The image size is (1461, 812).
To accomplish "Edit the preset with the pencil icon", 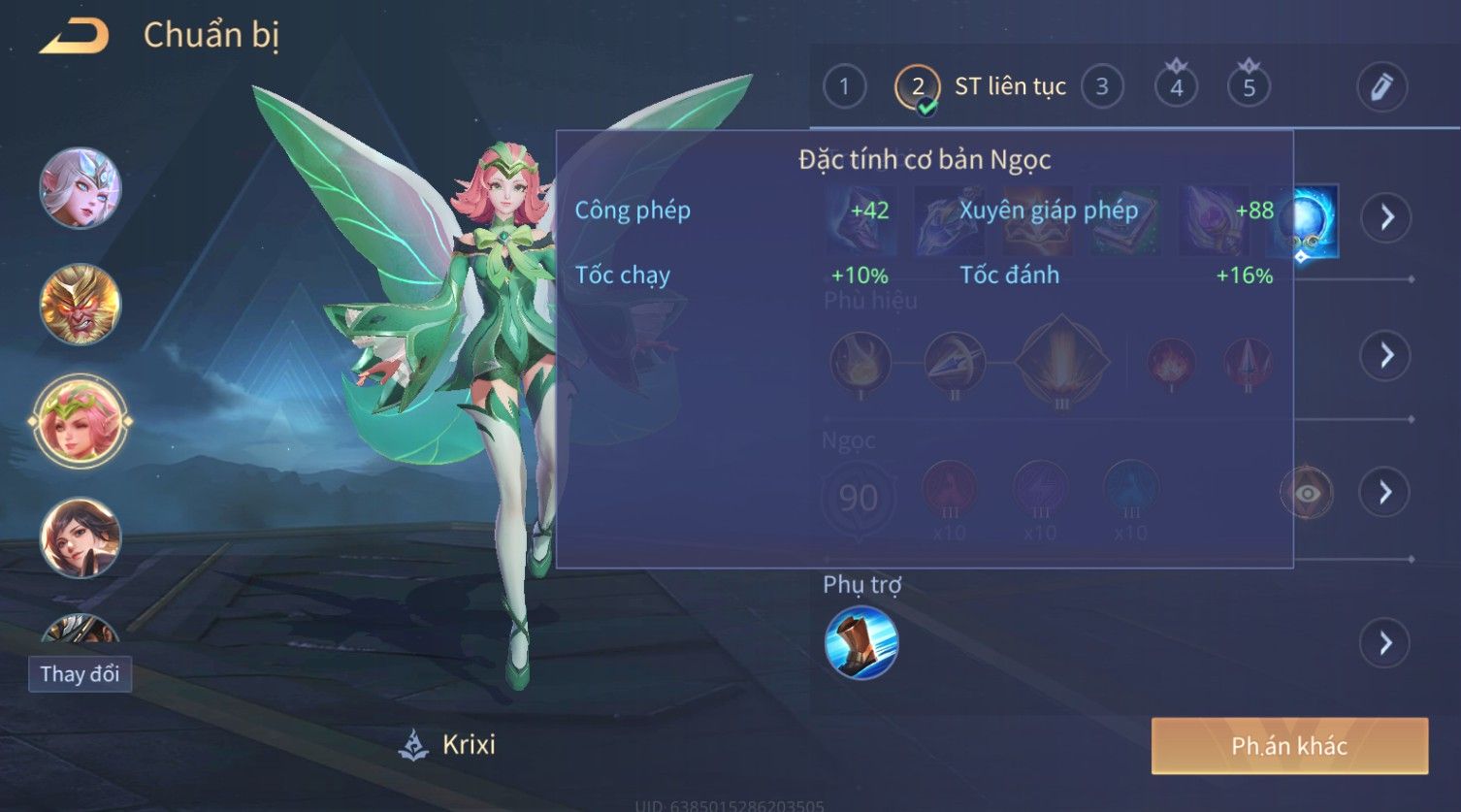I will (x=1381, y=87).
